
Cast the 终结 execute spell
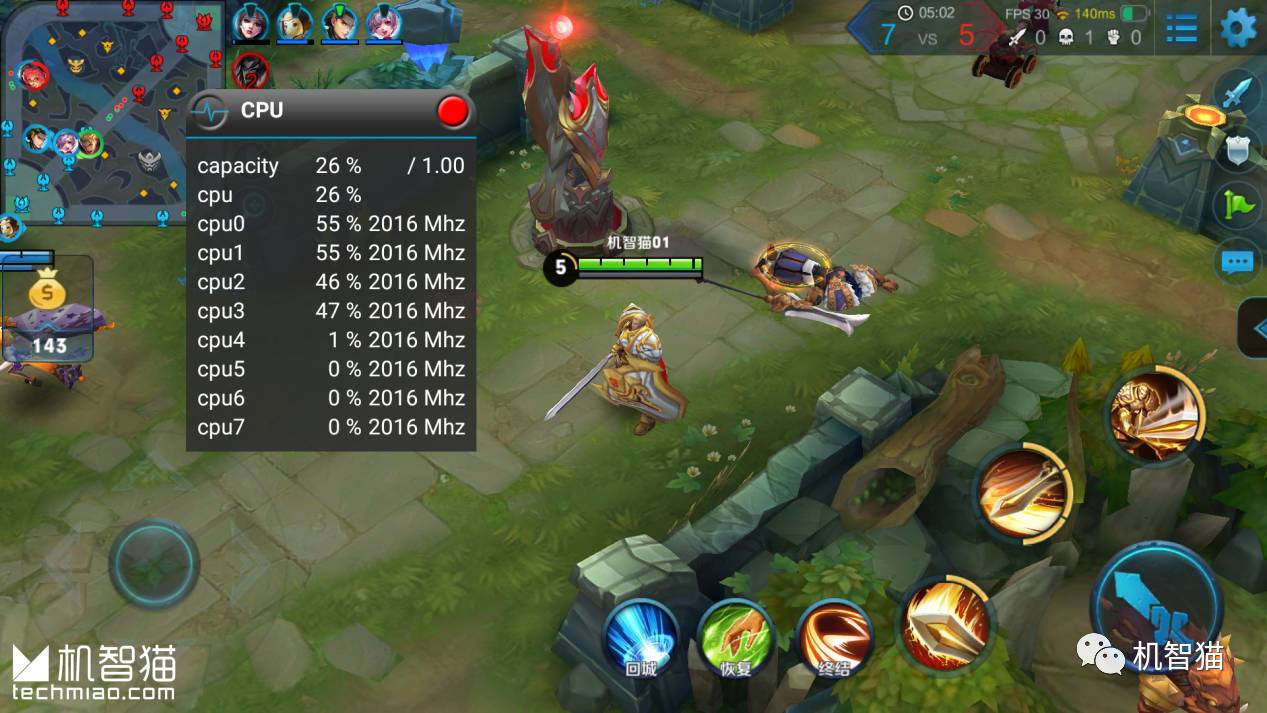click(x=834, y=638)
